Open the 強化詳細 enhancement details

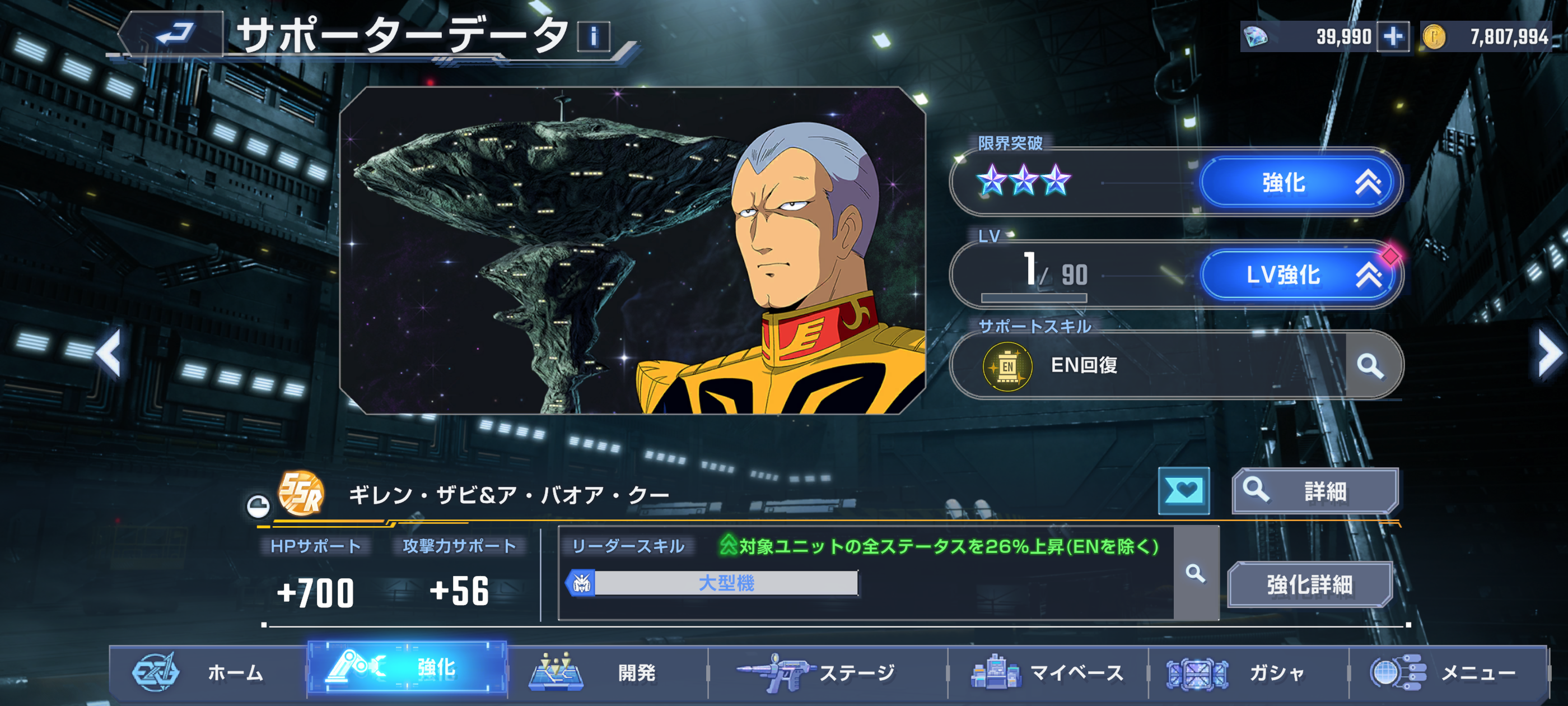click(x=1310, y=585)
